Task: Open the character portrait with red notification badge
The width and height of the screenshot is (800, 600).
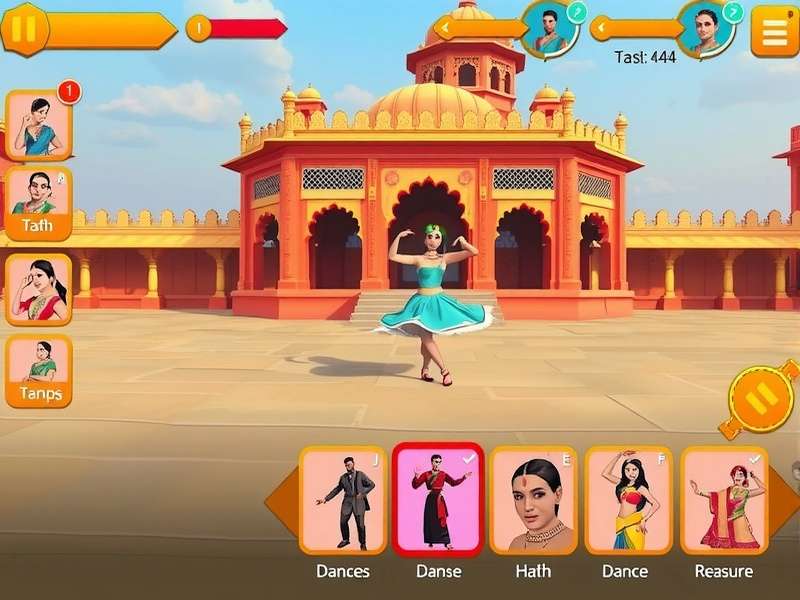Action: pos(39,125)
